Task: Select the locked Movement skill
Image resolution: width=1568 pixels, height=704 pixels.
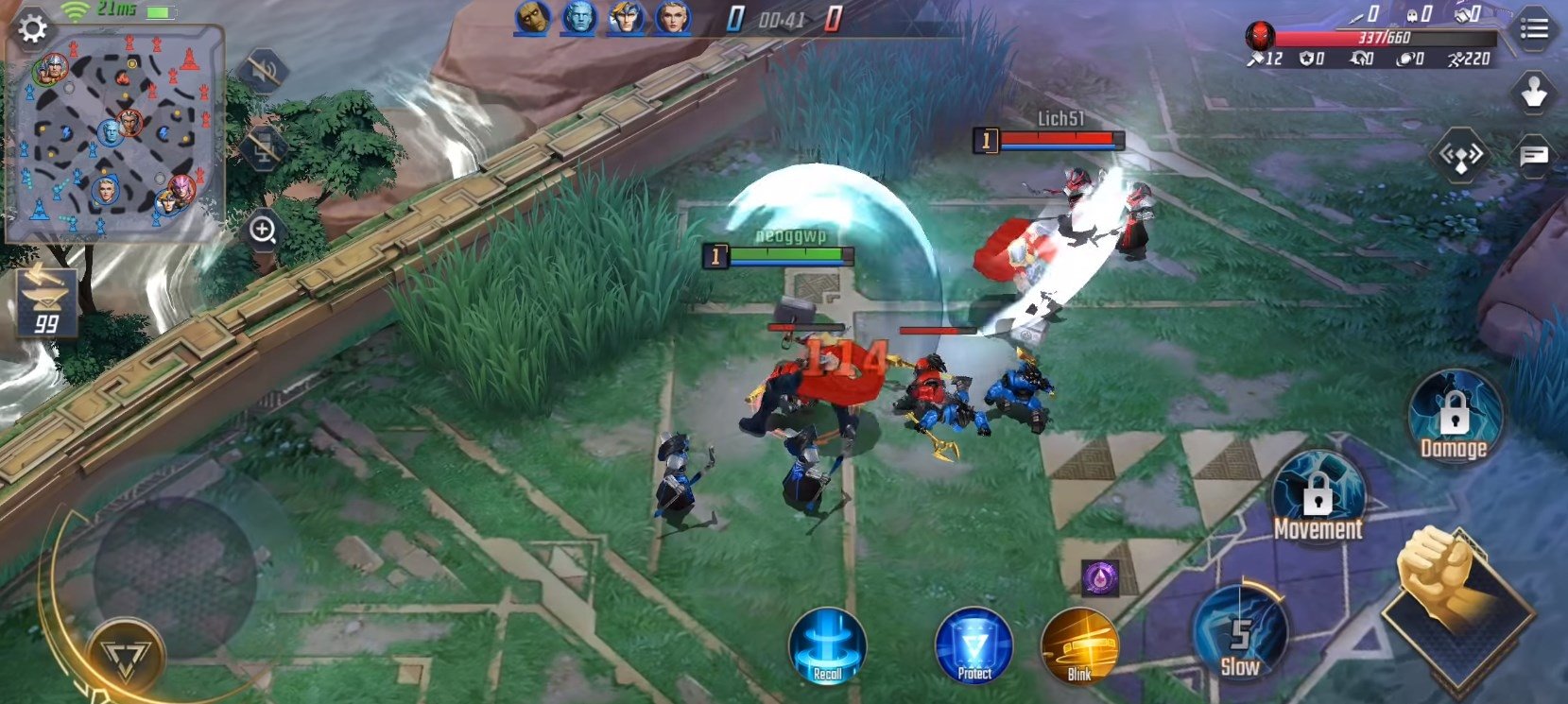Action: pos(1318,498)
